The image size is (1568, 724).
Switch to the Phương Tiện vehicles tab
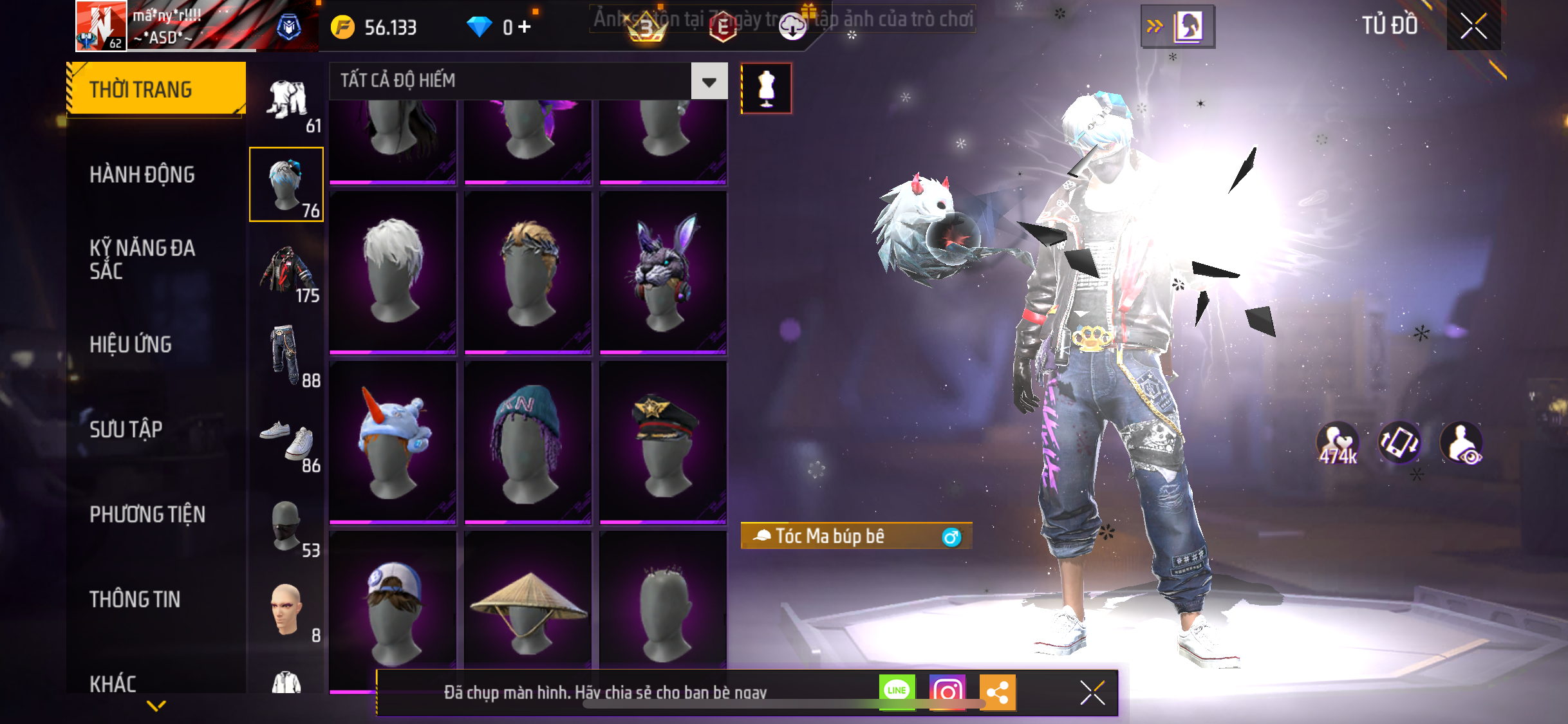click(x=147, y=514)
